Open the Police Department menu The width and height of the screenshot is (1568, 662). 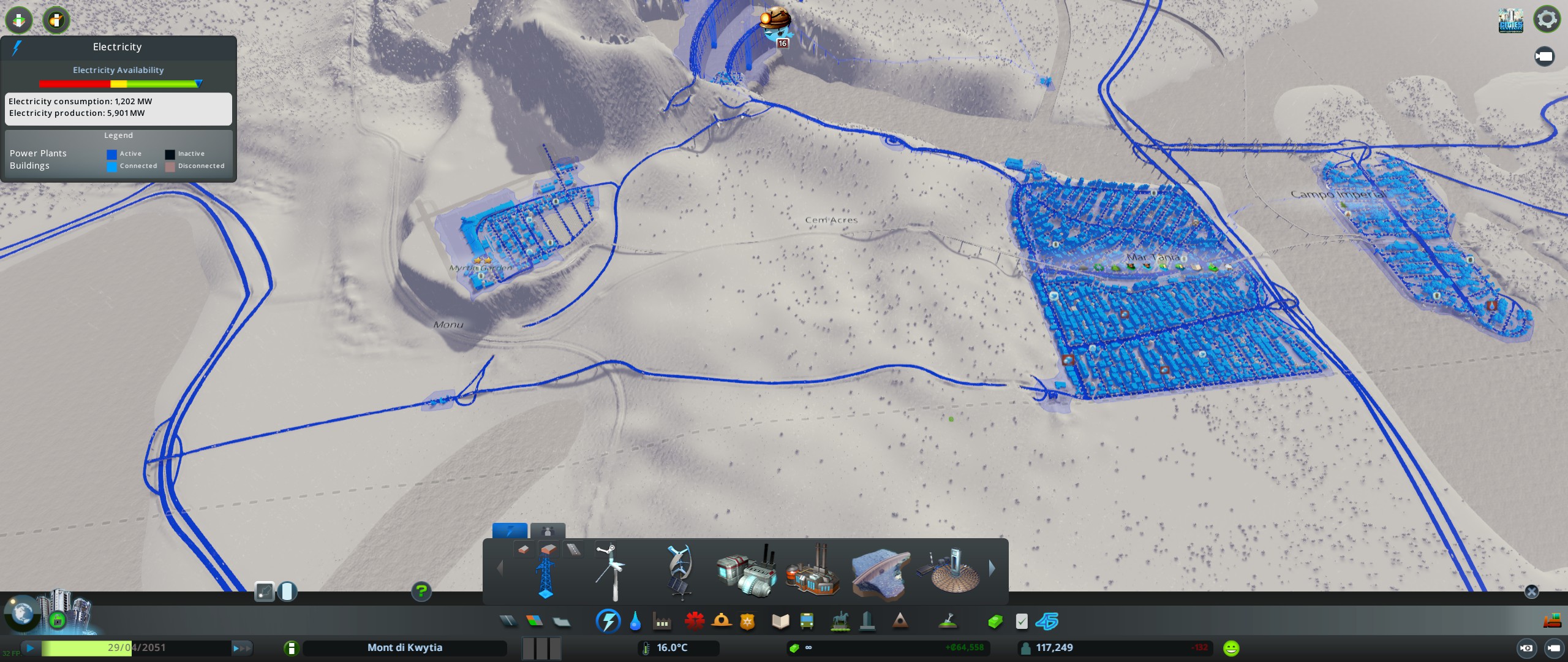[747, 622]
